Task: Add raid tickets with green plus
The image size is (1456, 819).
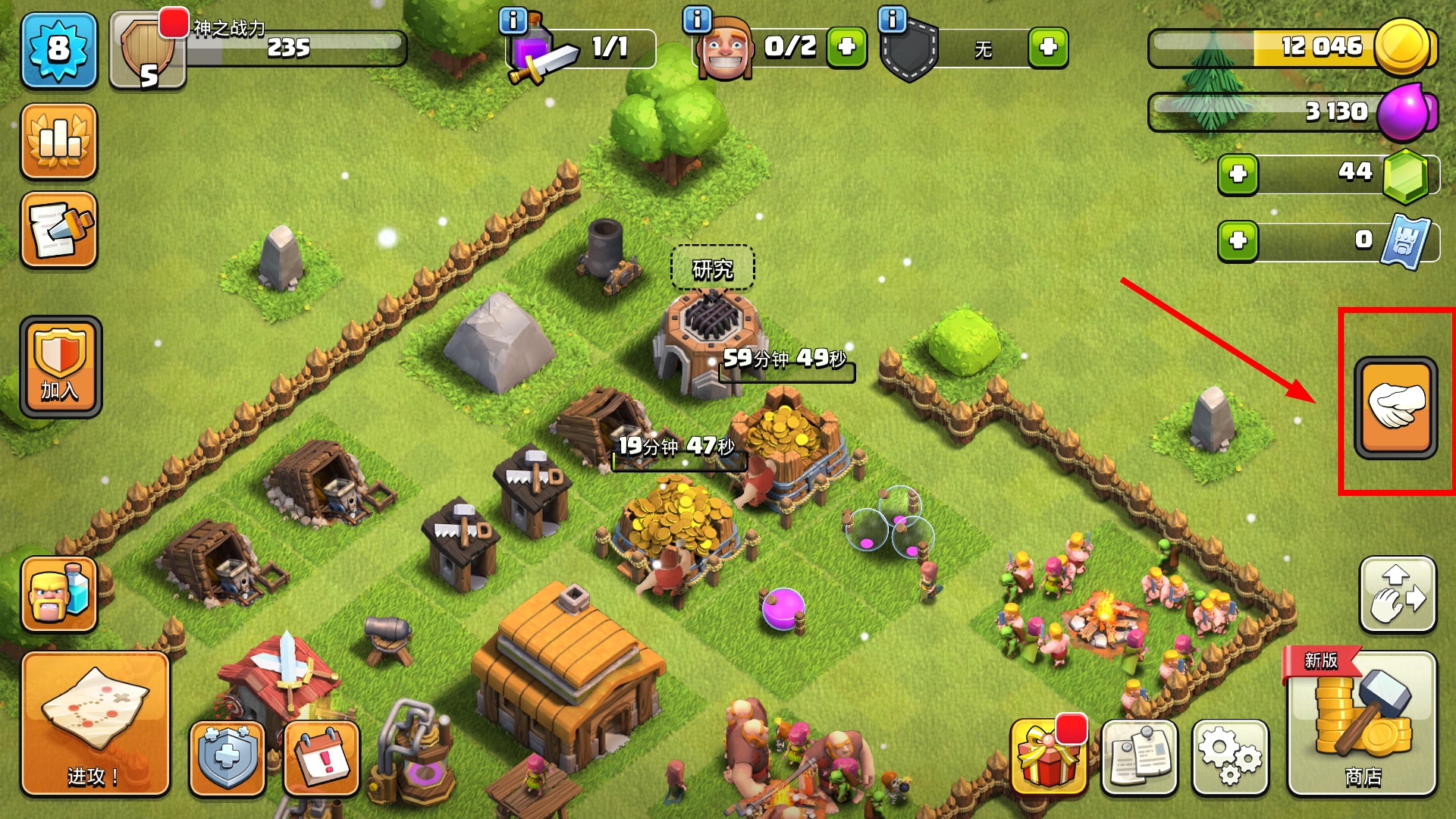Action: (x=1238, y=241)
